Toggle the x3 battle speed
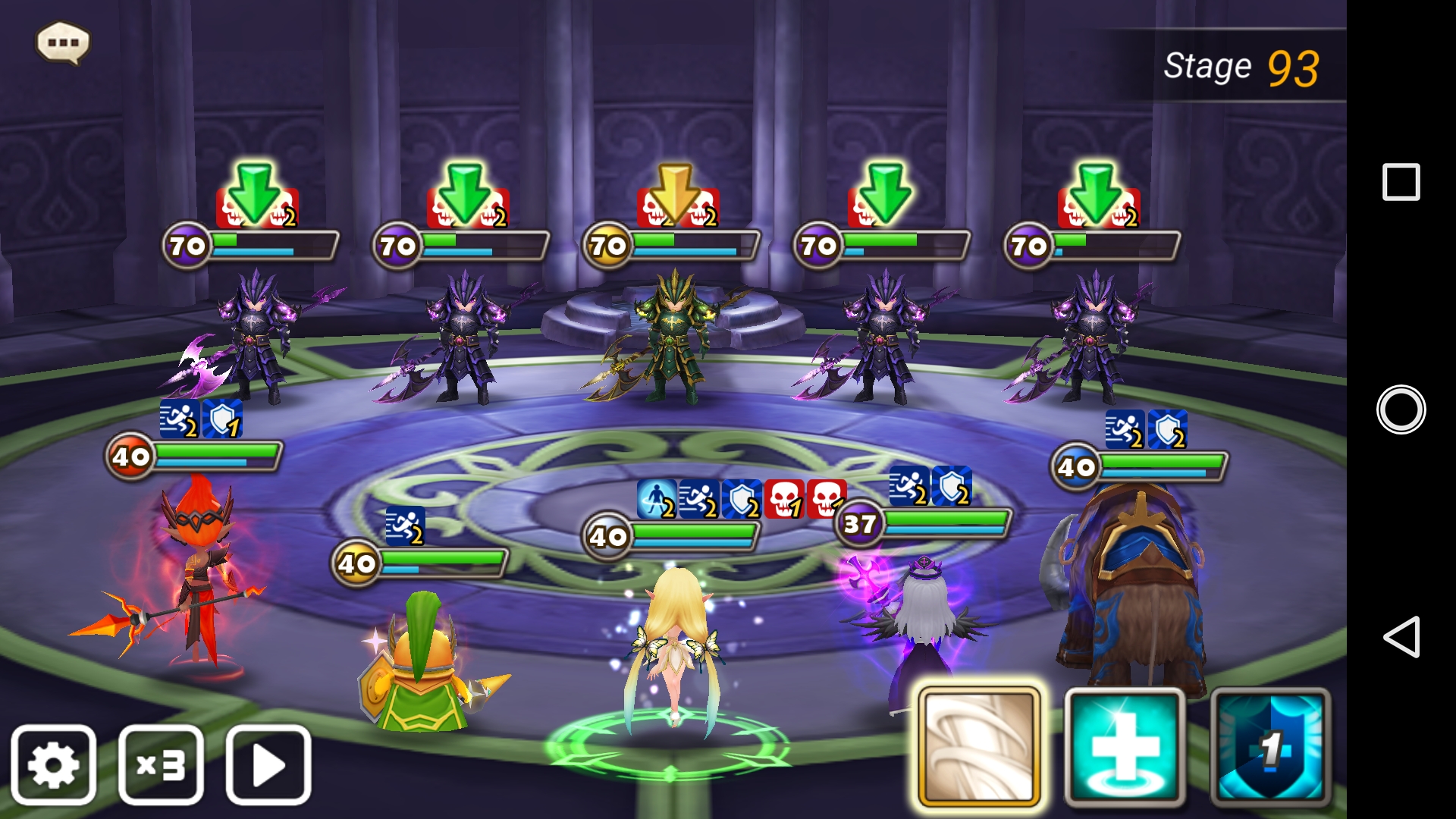Viewport: 1456px width, 819px height. pyautogui.click(x=161, y=764)
